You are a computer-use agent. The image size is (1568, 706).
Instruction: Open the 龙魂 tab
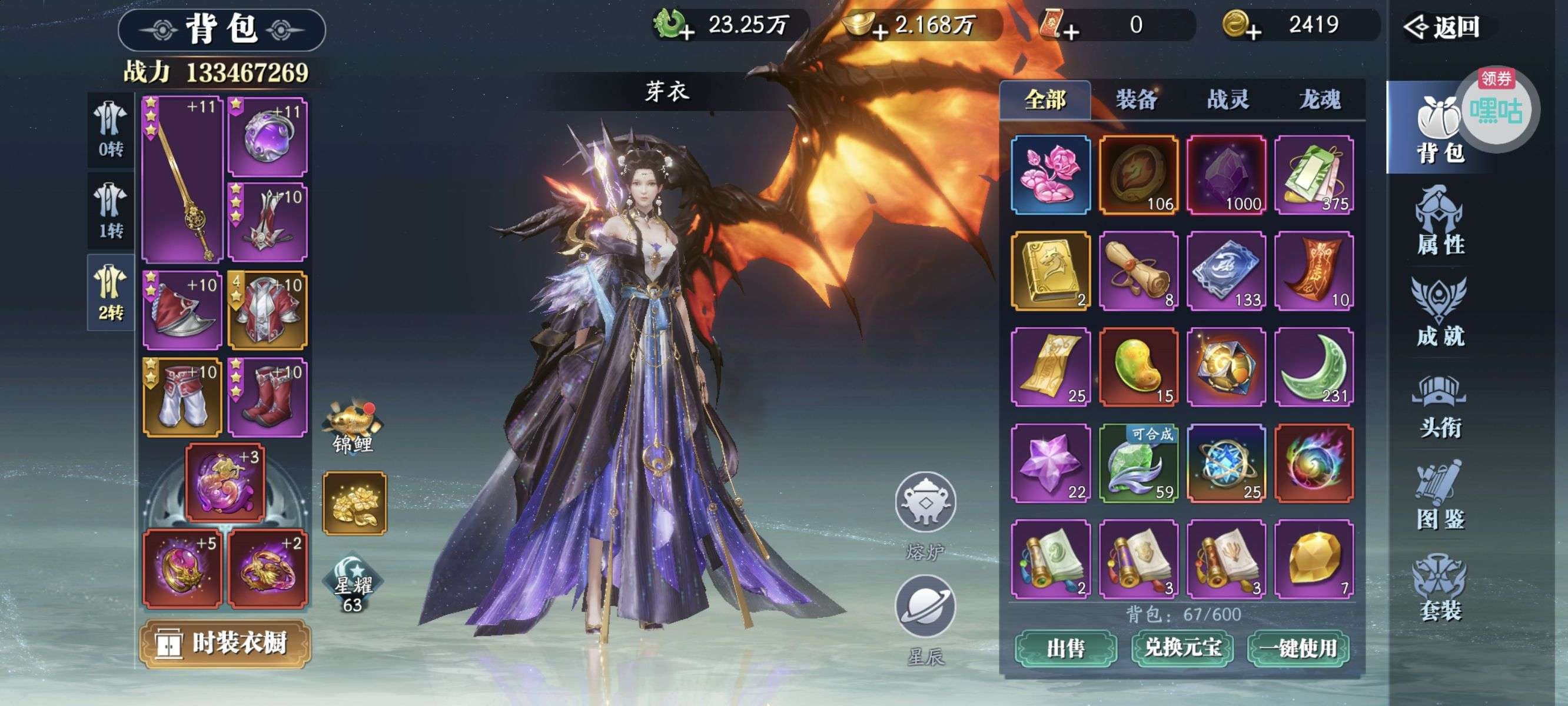pos(1319,99)
